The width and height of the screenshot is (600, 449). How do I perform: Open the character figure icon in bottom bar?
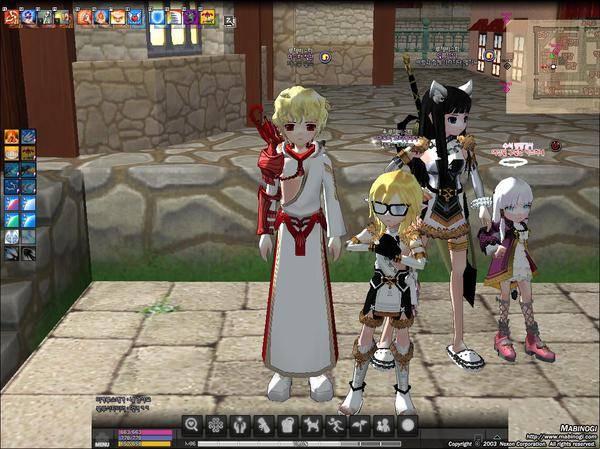click(x=239, y=425)
